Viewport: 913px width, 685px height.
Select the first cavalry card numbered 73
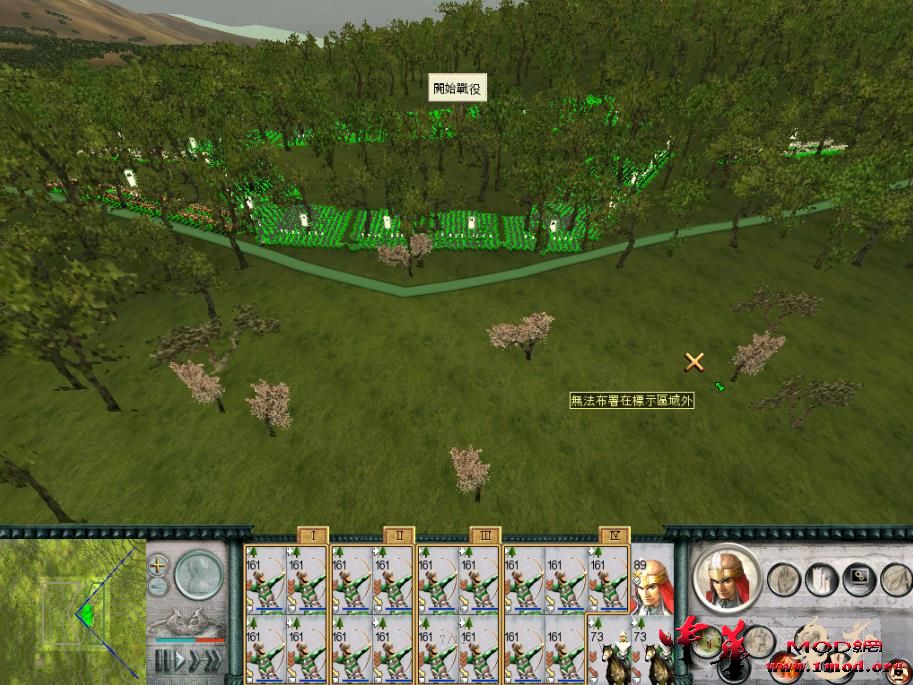(607, 648)
